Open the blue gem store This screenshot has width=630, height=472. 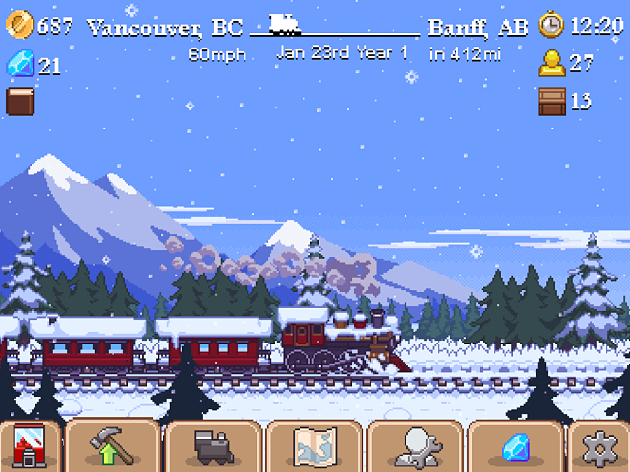[x=516, y=447]
